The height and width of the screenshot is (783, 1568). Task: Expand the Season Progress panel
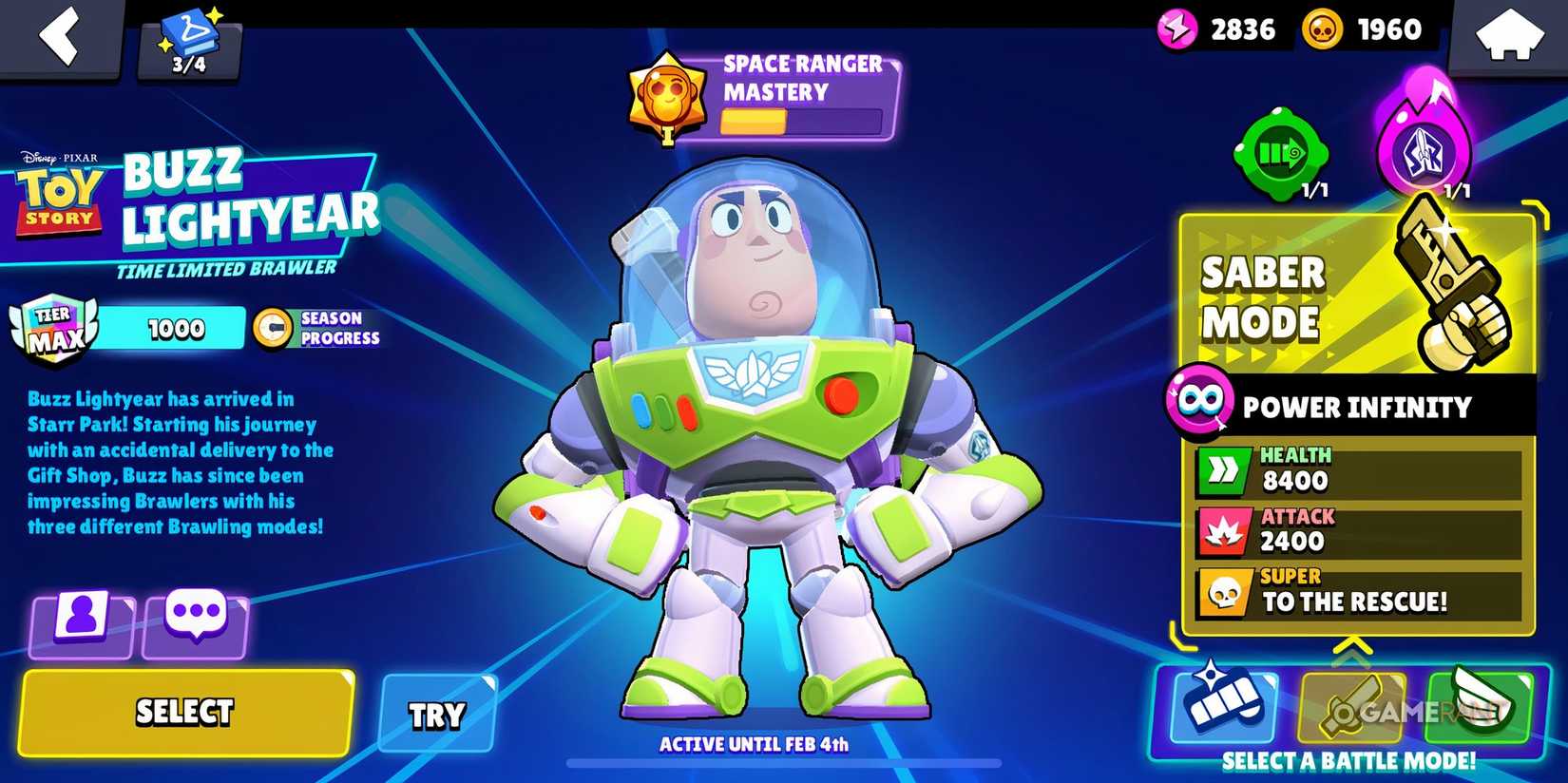318,328
